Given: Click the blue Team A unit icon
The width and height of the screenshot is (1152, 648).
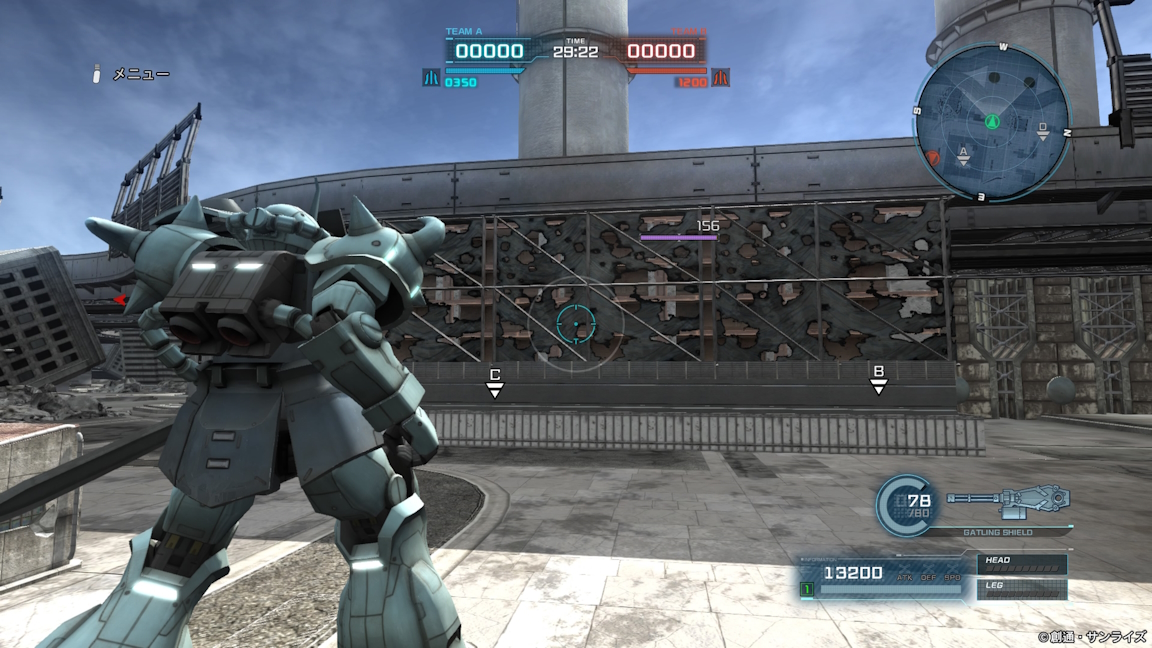Looking at the screenshot, I should [431, 77].
